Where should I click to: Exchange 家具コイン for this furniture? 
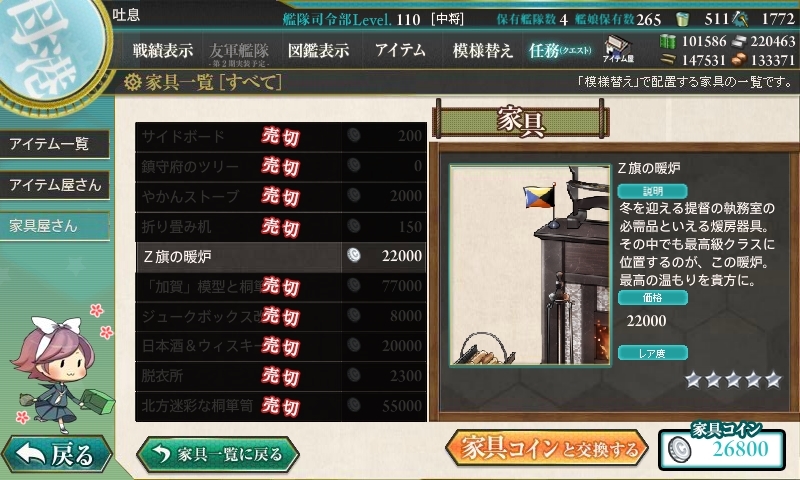click(x=549, y=450)
